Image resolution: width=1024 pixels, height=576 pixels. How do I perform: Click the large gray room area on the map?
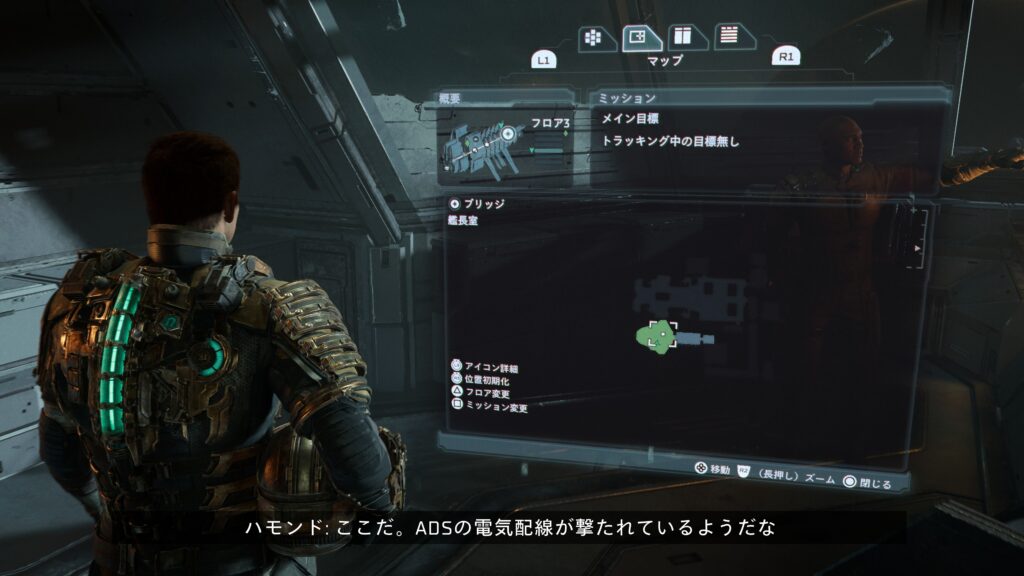click(x=690, y=295)
